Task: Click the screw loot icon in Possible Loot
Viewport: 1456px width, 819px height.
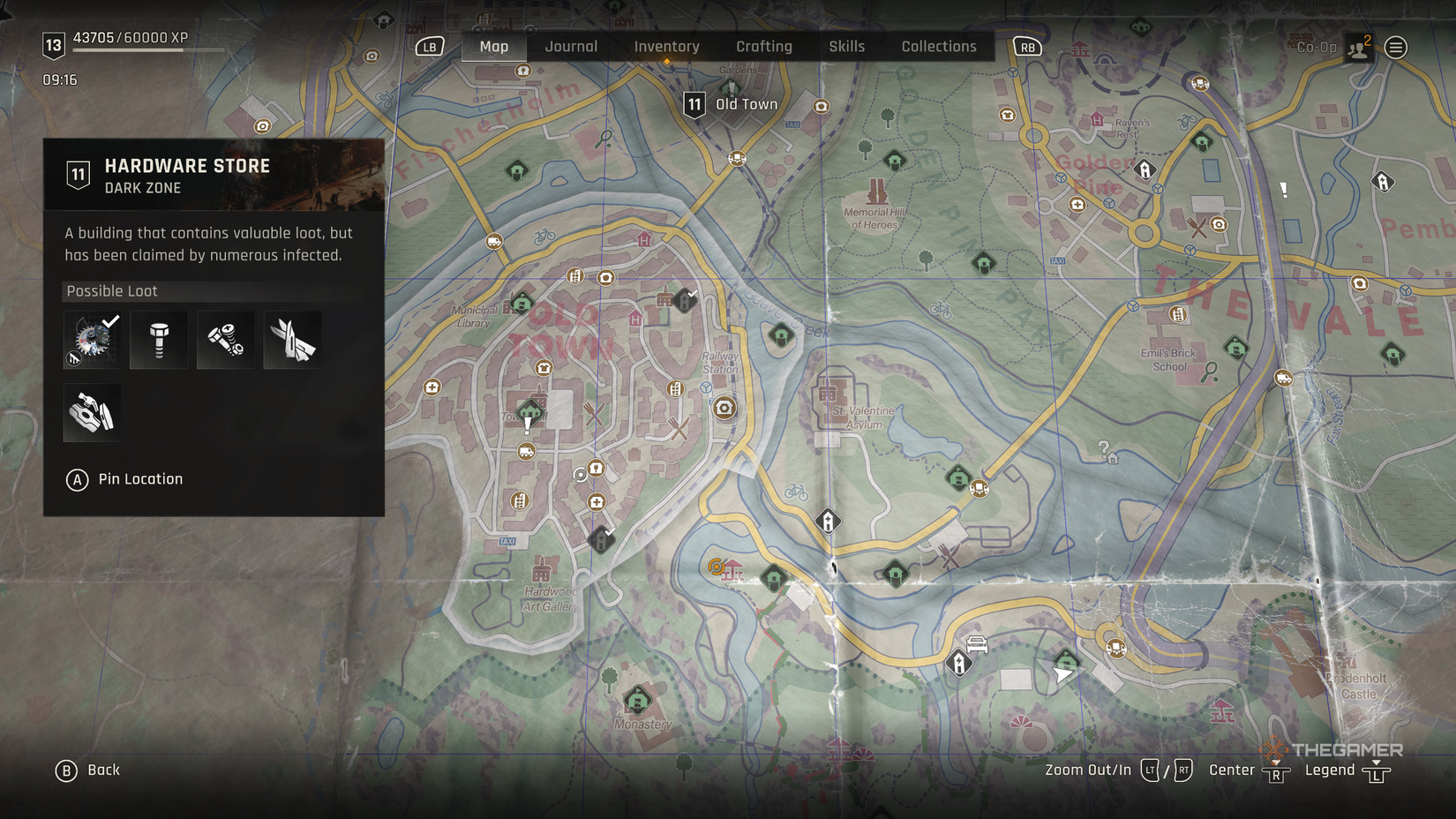Action: click(x=158, y=339)
